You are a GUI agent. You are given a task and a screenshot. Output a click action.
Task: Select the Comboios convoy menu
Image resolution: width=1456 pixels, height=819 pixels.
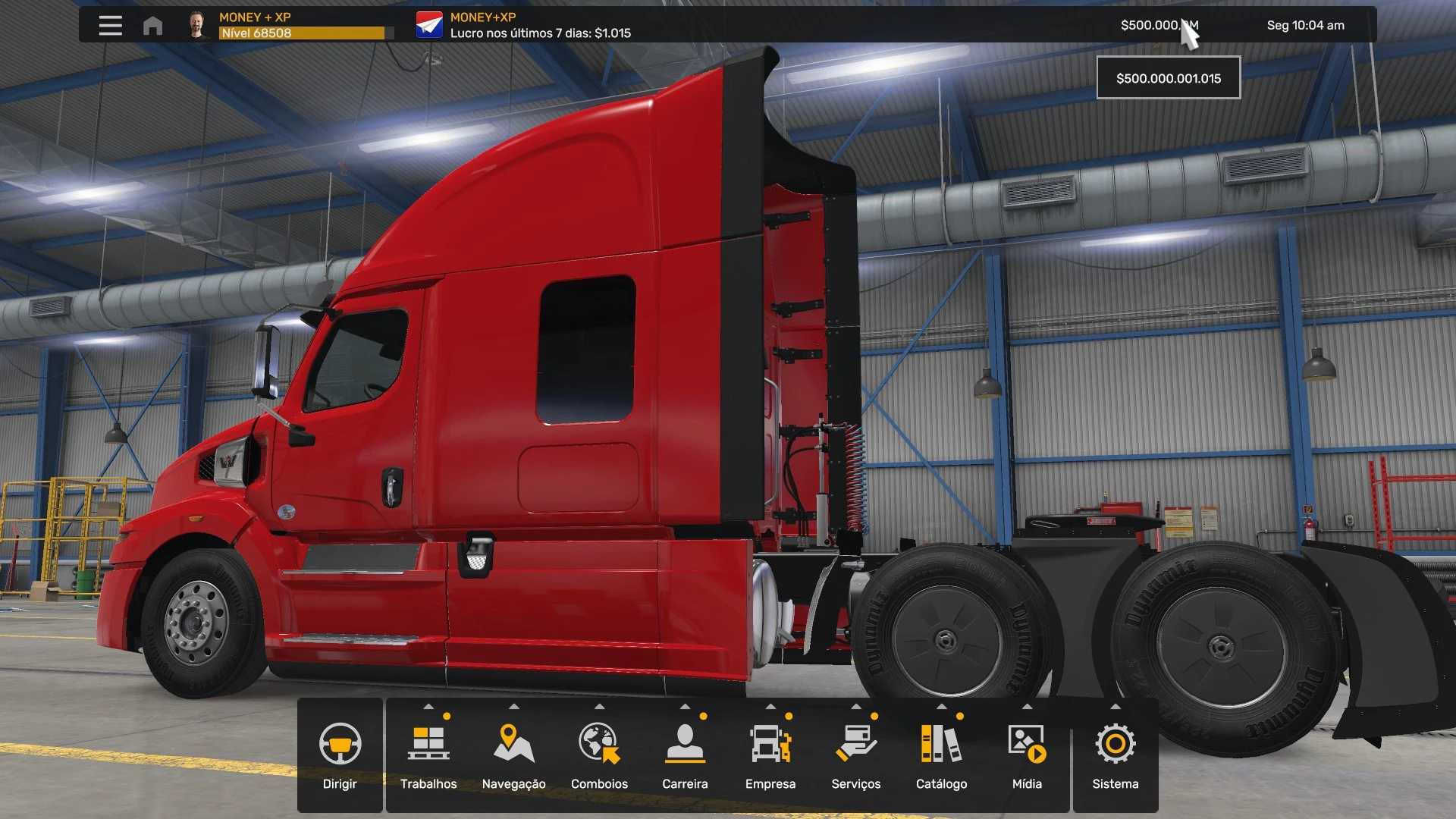pyautogui.click(x=599, y=755)
